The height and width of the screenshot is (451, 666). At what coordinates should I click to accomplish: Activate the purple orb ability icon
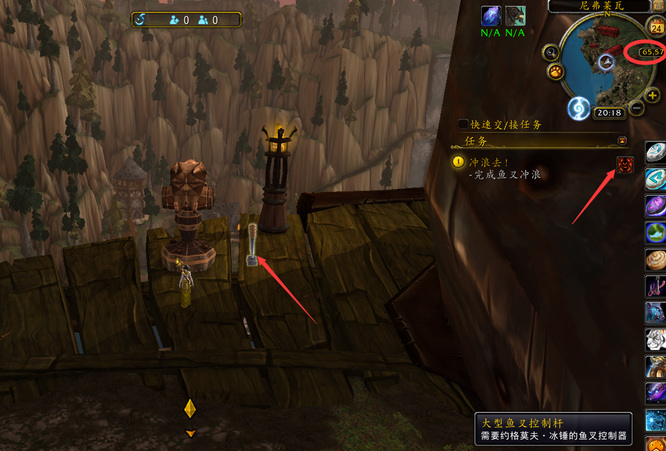(656, 206)
